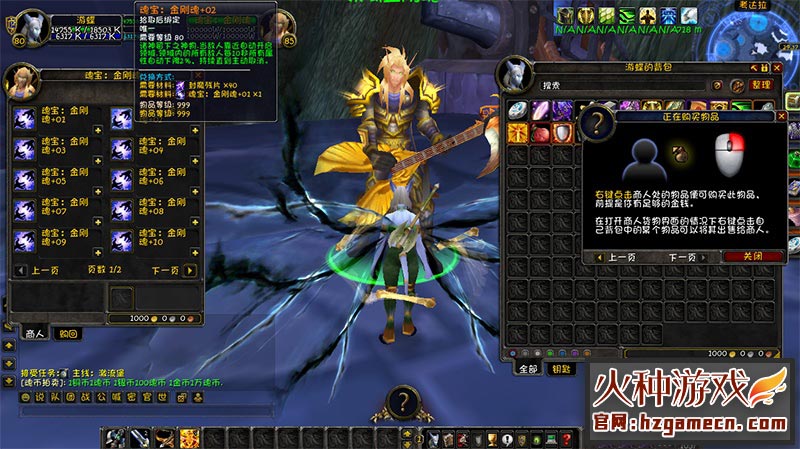Click the player portrait at top left

tap(21, 22)
